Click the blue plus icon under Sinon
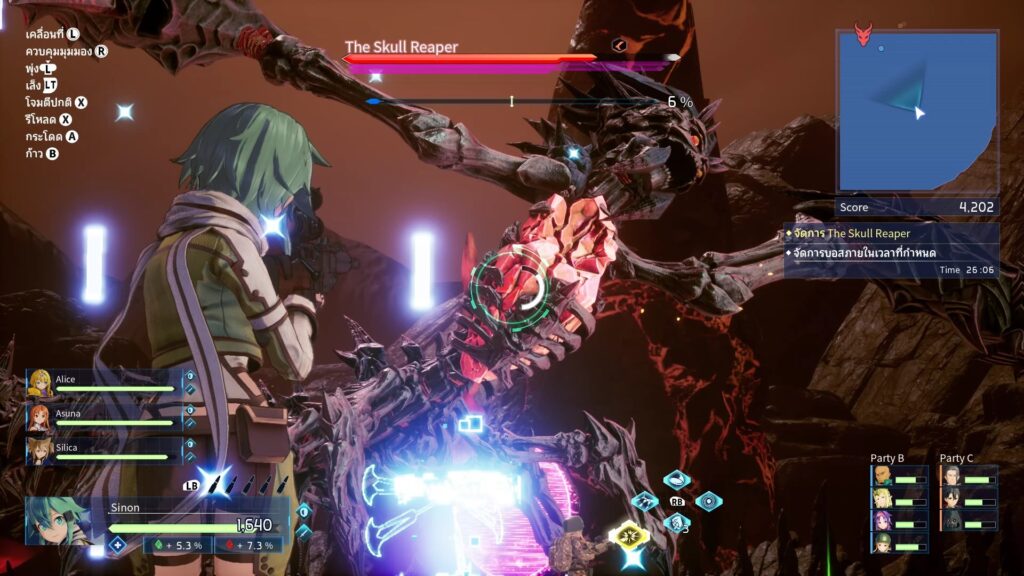1024x576 pixels. click(117, 545)
